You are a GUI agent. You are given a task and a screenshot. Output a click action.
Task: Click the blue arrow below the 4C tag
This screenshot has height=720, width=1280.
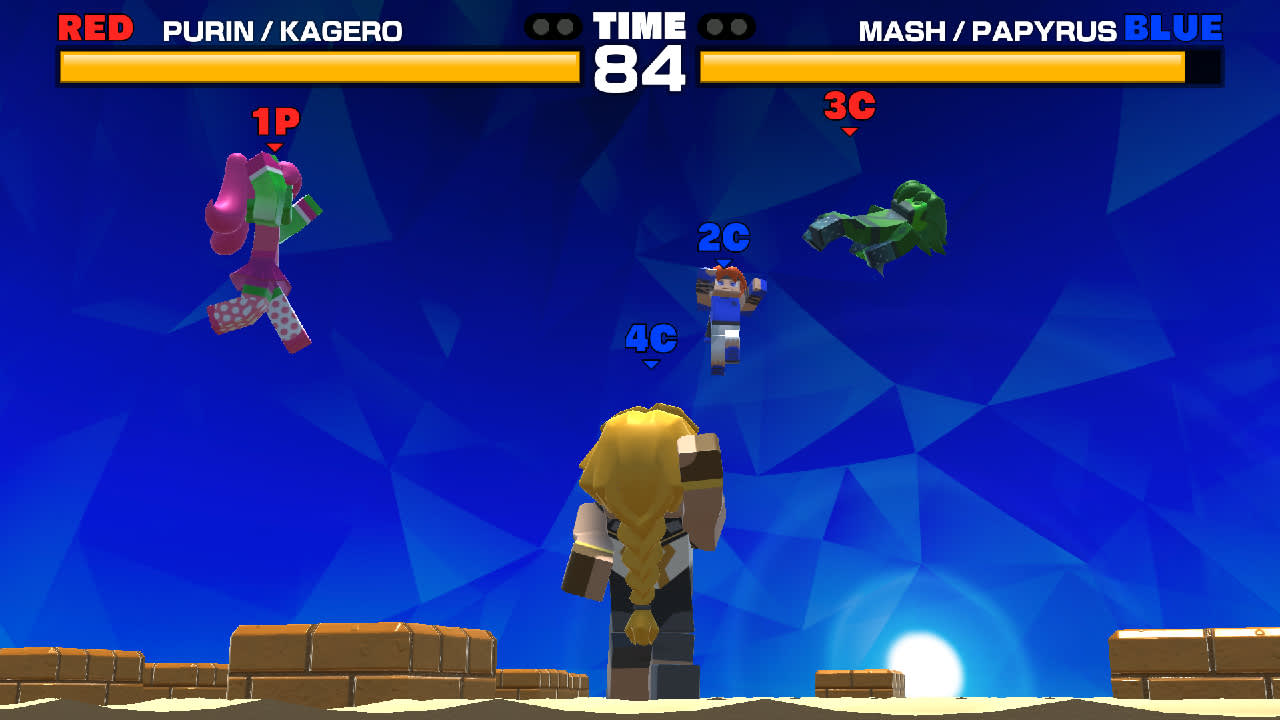(651, 363)
